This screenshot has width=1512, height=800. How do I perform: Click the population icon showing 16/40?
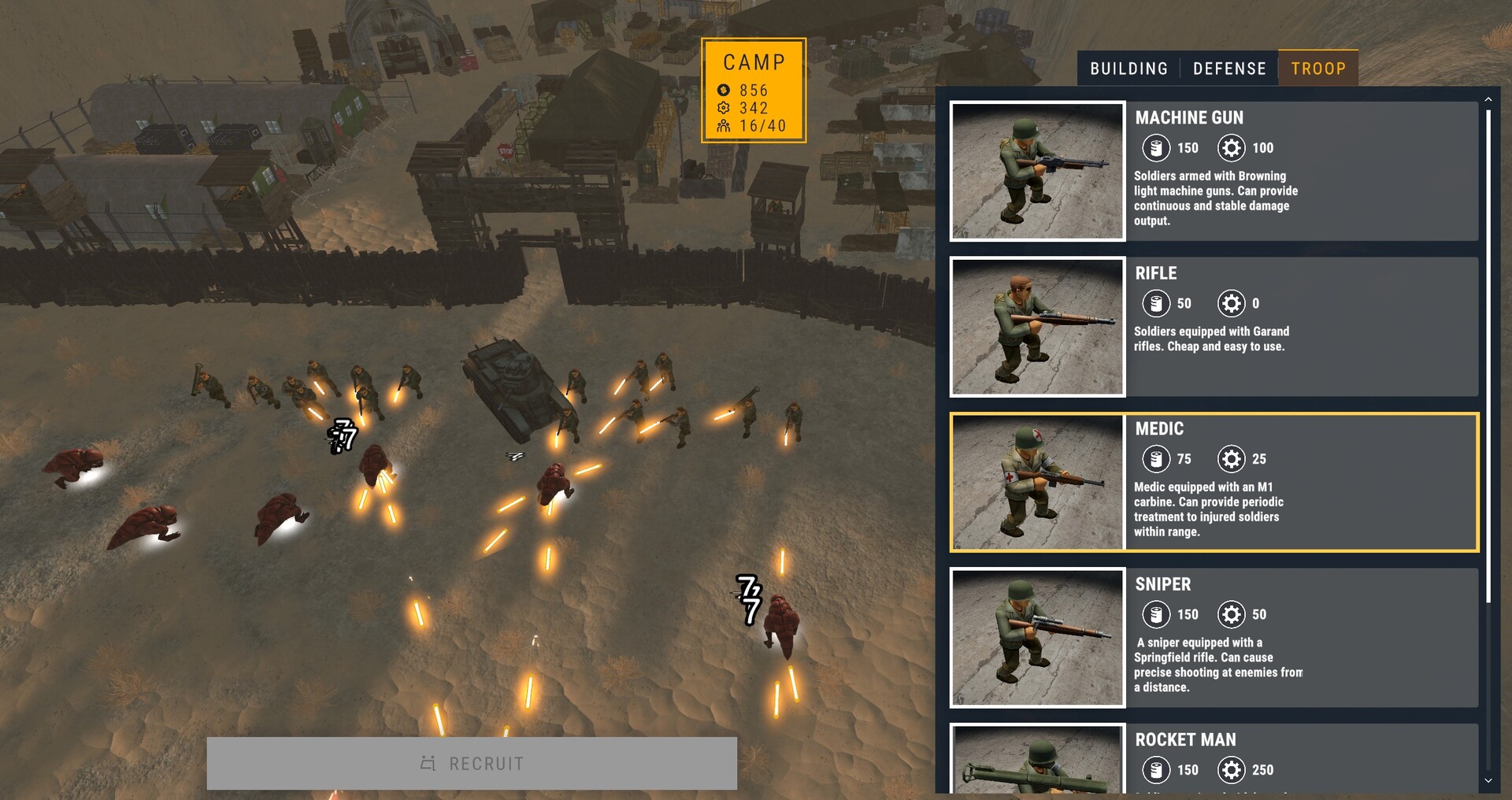[722, 127]
